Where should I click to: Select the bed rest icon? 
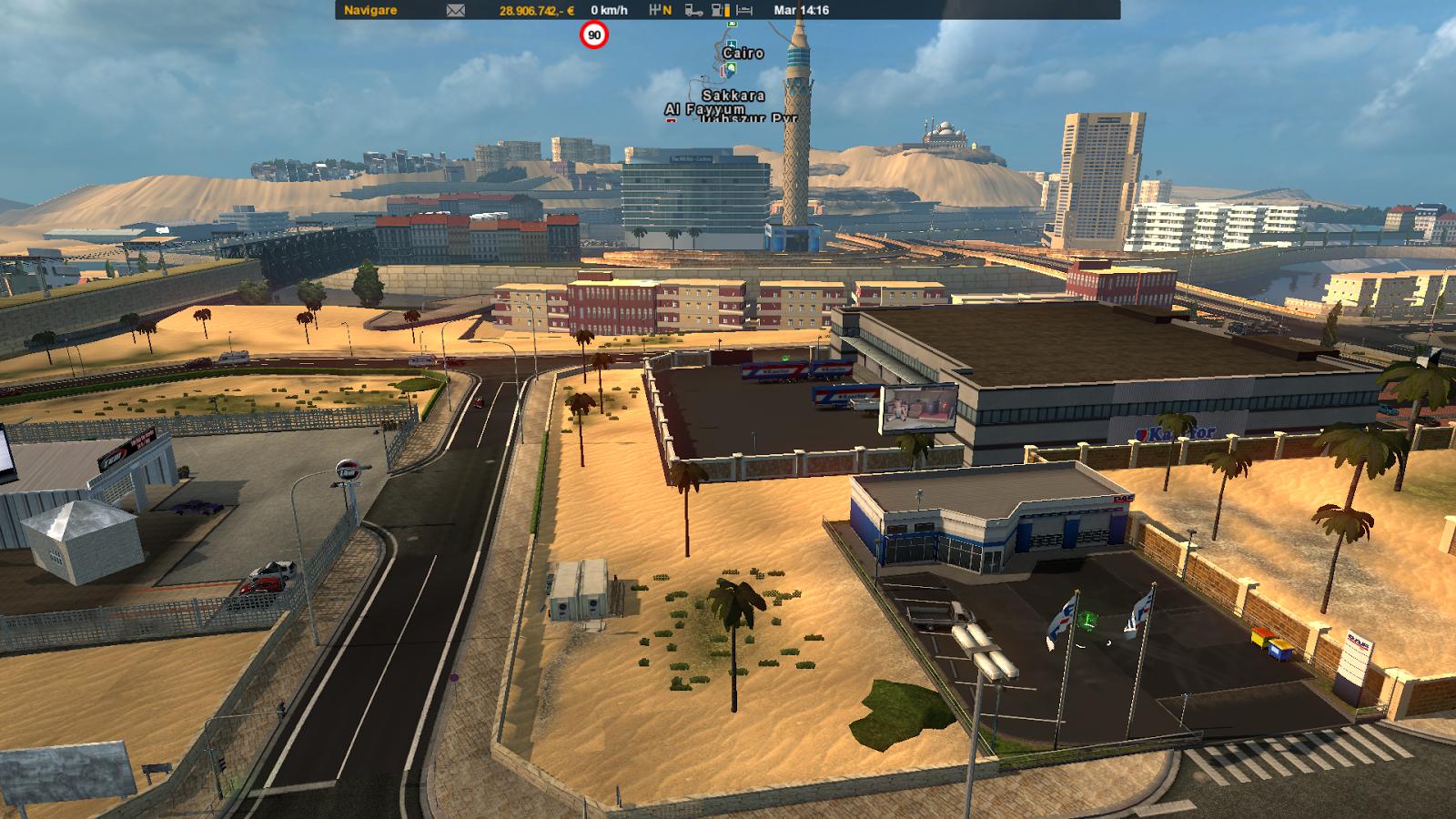pyautogui.click(x=744, y=11)
